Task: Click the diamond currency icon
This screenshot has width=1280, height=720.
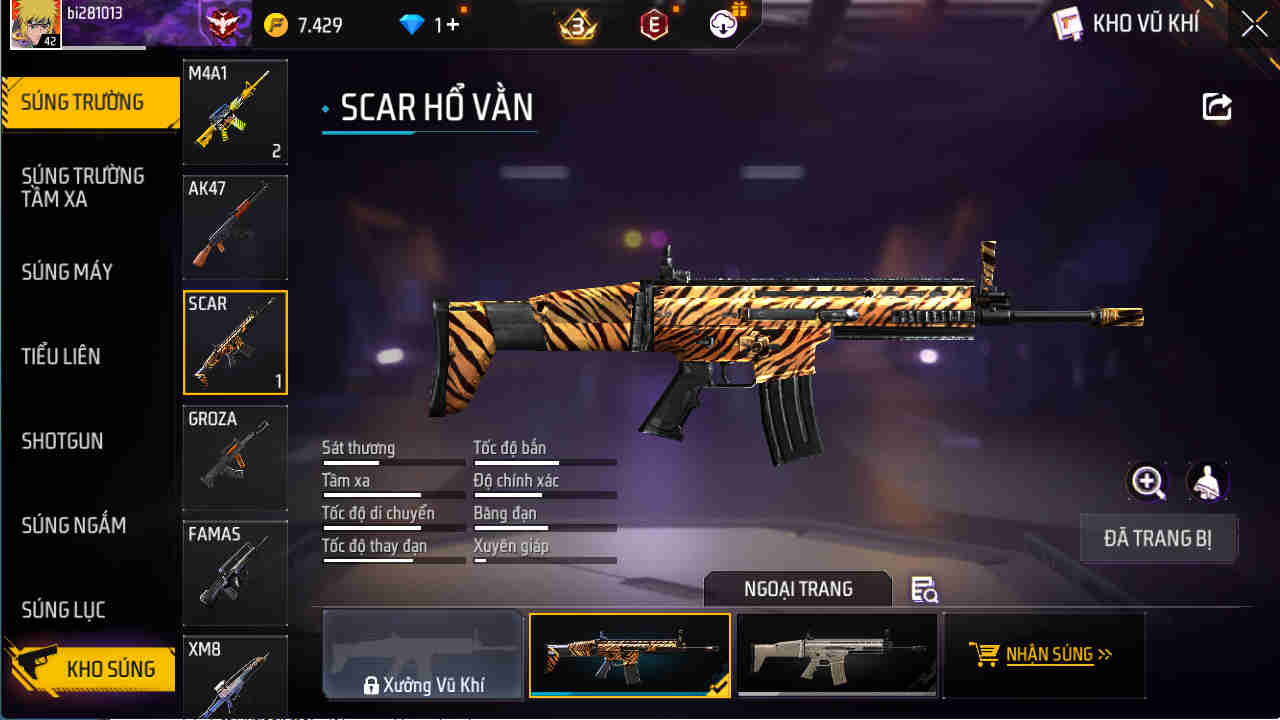Action: tap(413, 22)
